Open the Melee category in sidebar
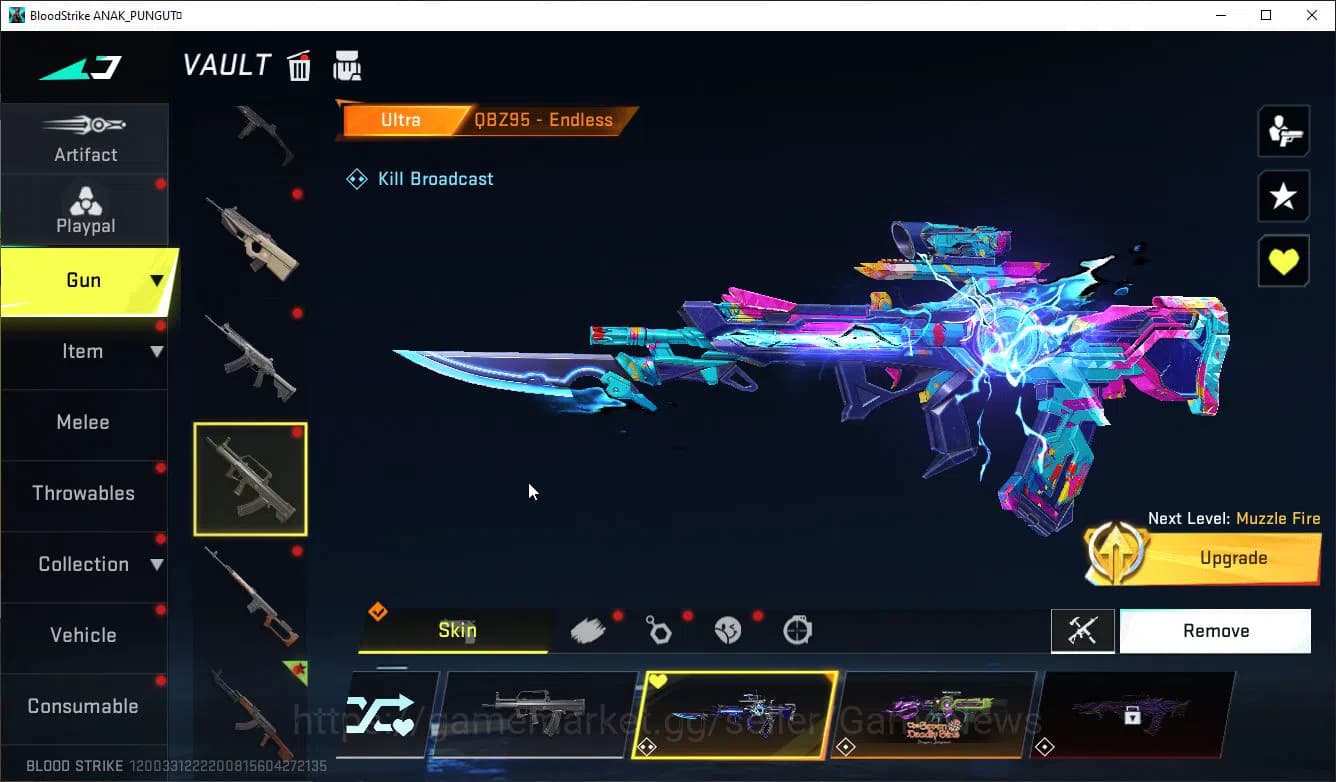1336x782 pixels. [83, 422]
